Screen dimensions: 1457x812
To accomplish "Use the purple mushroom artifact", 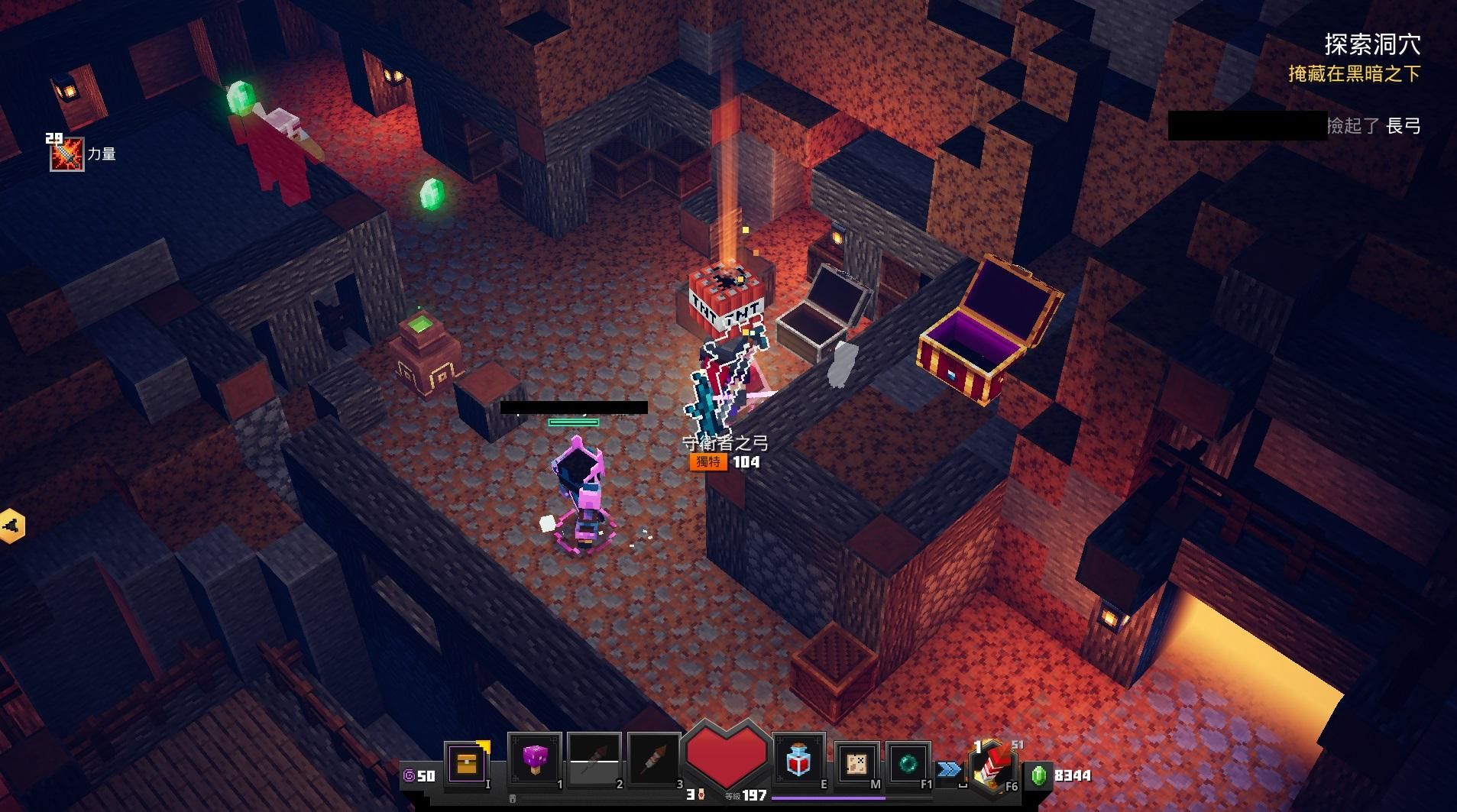I will [534, 760].
